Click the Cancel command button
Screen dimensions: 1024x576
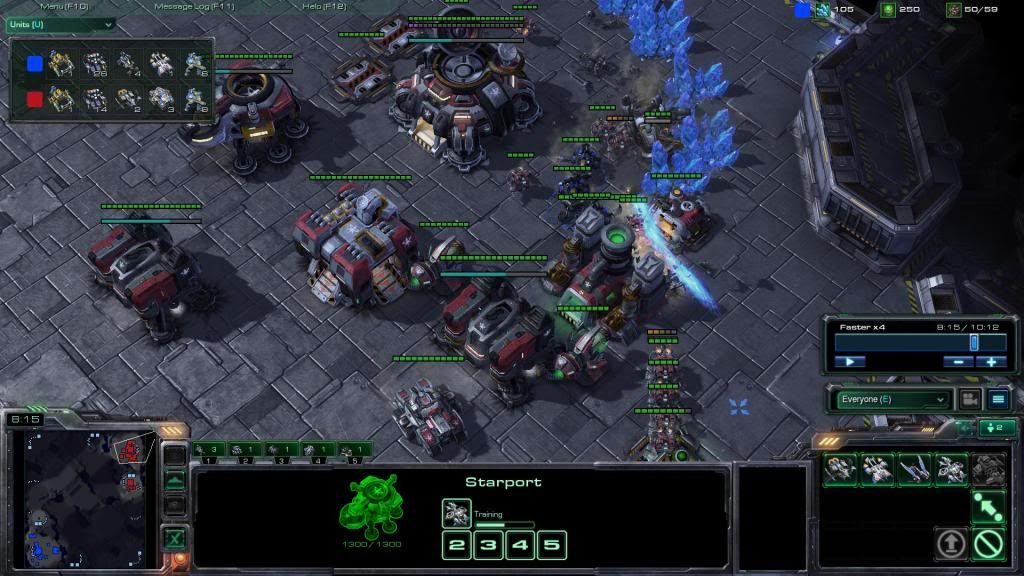(988, 544)
